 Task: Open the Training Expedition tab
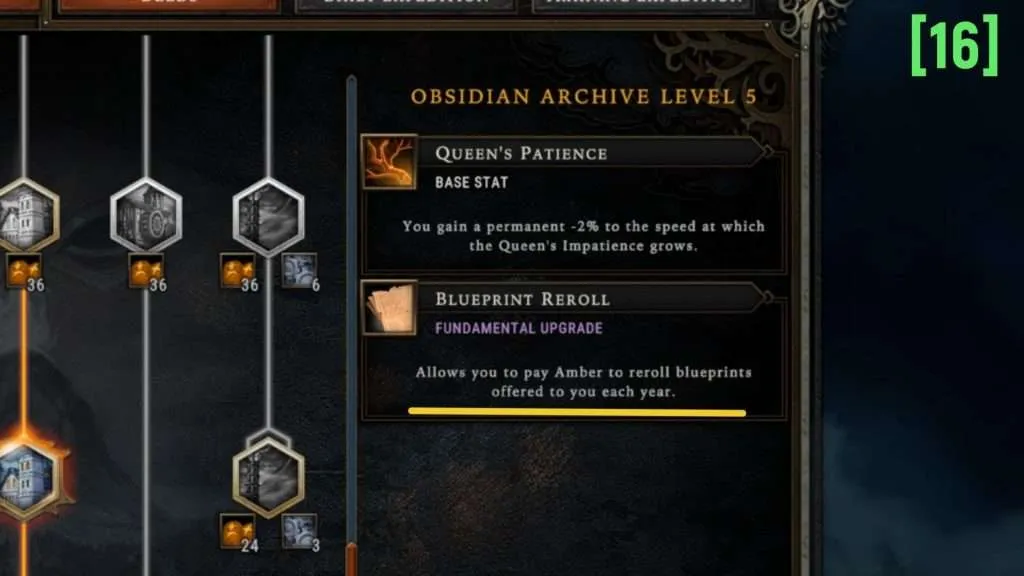641,4
